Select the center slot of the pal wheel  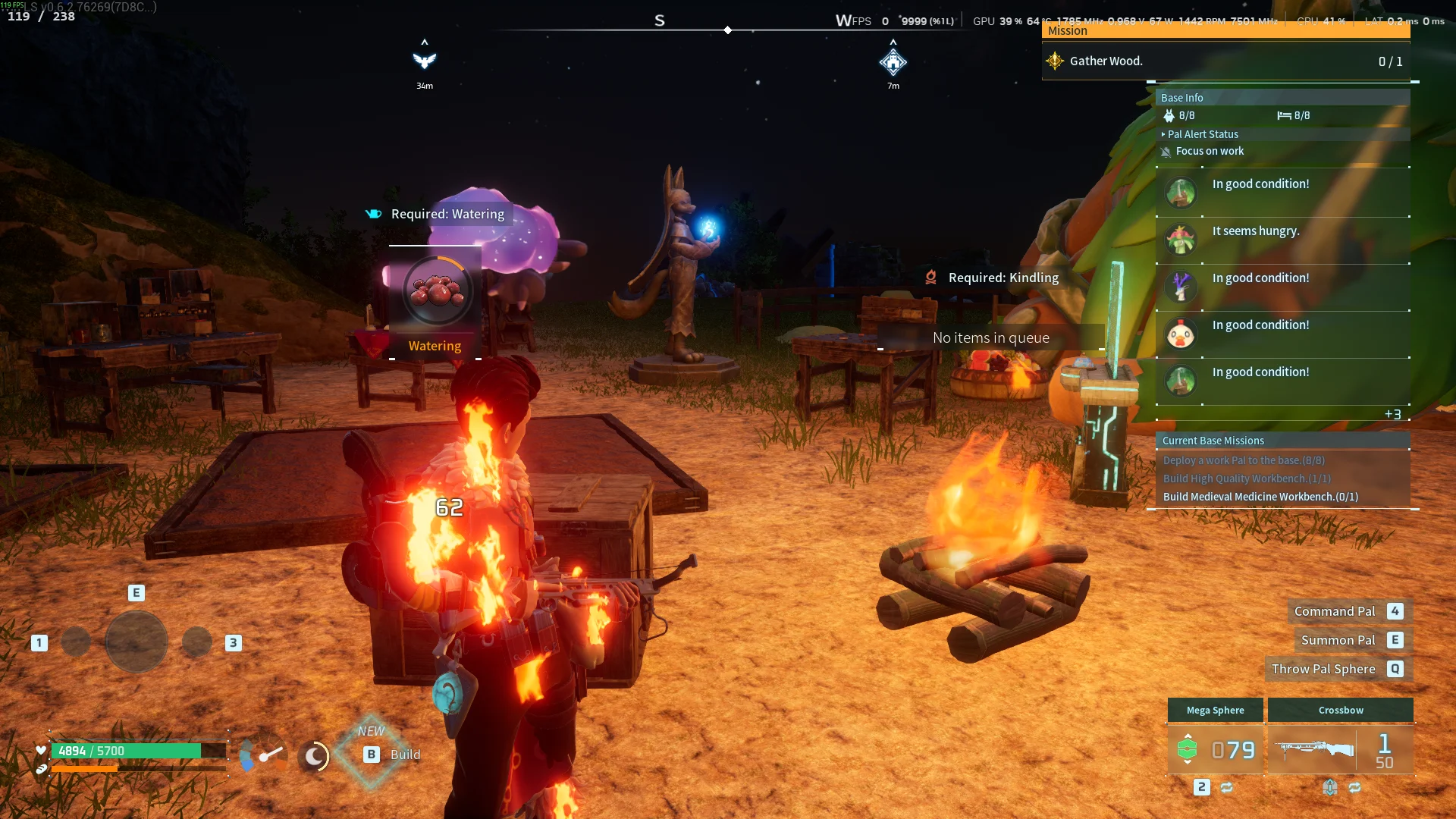pos(136,642)
